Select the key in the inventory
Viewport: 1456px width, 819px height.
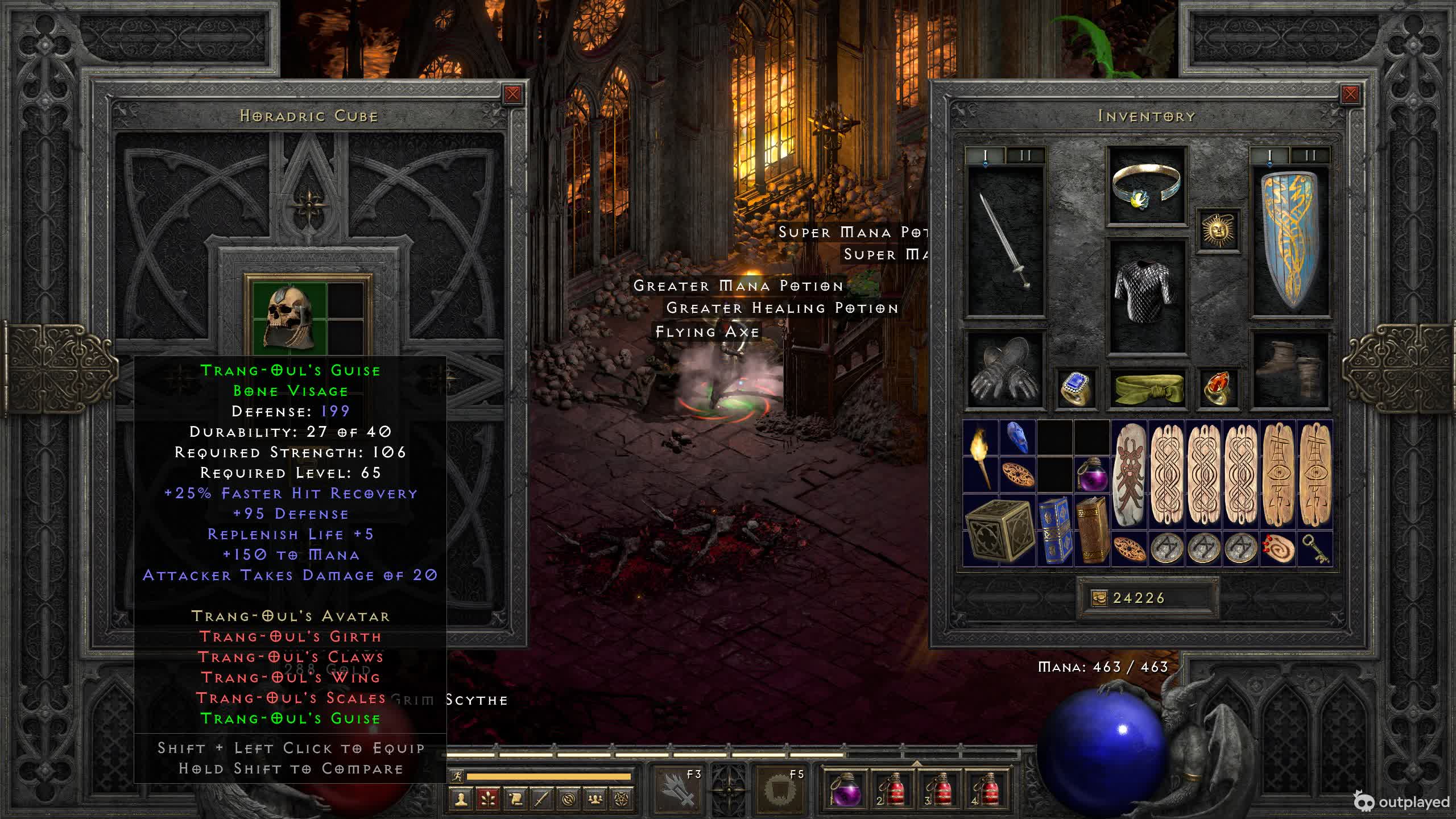click(x=1315, y=549)
